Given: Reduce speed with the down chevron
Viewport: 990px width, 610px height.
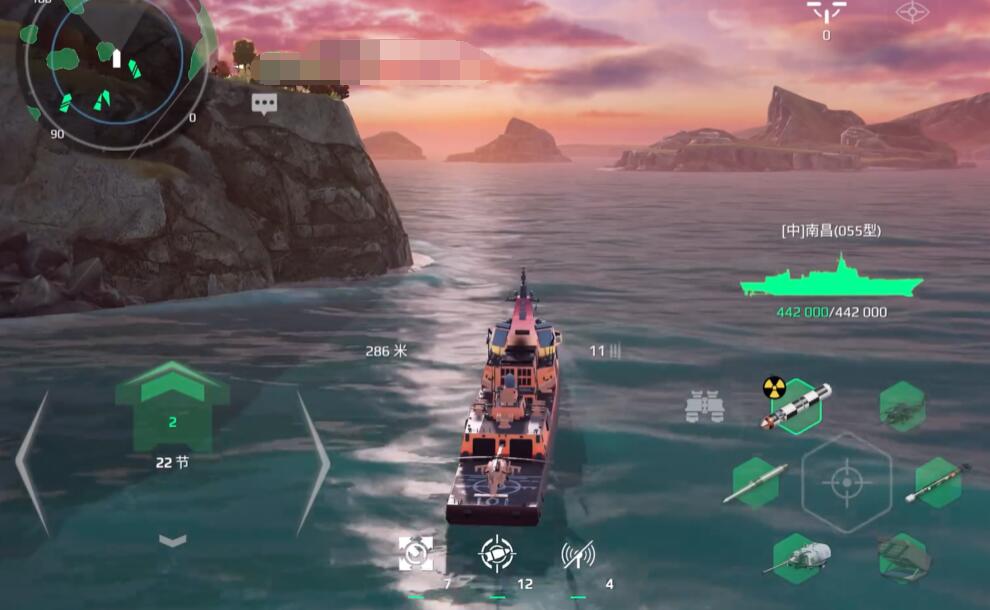Looking at the screenshot, I should click(x=173, y=540).
